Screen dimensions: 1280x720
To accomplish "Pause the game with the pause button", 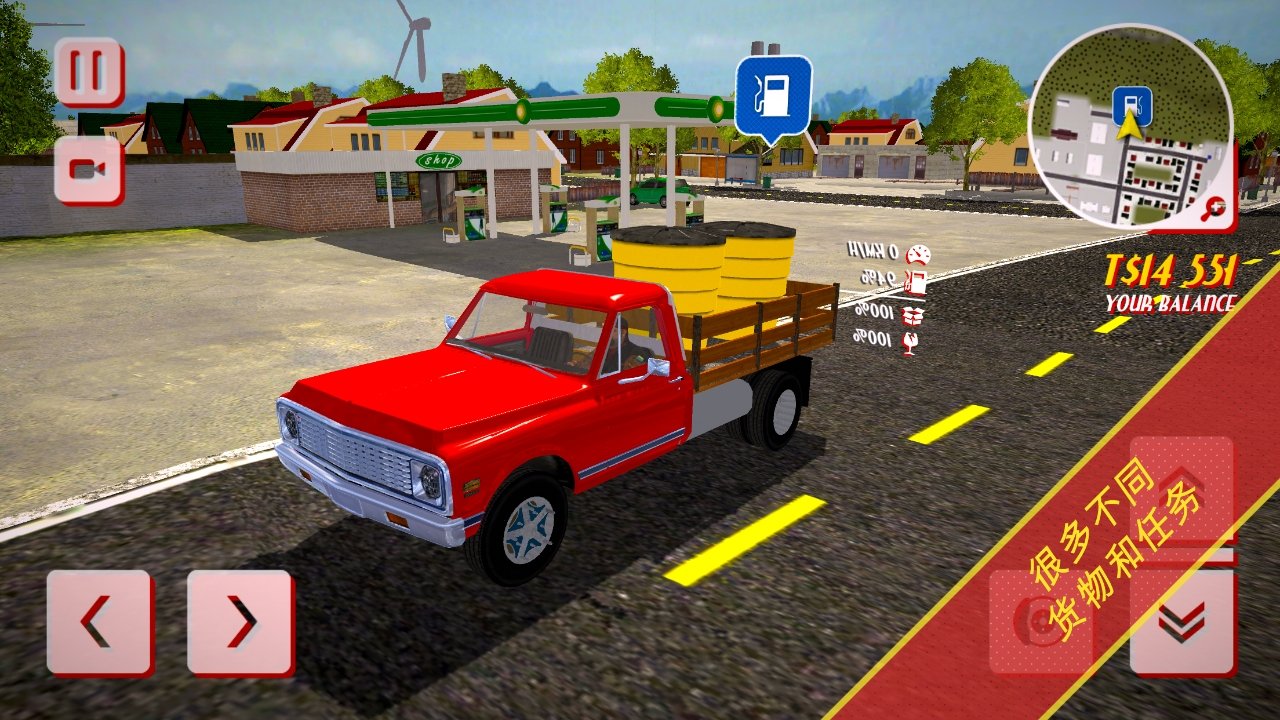I will tap(89, 72).
